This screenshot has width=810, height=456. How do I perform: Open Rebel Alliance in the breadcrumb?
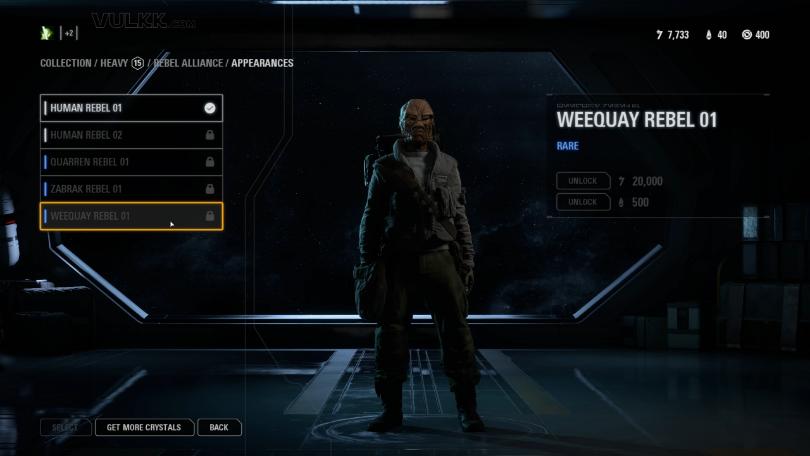pos(189,63)
